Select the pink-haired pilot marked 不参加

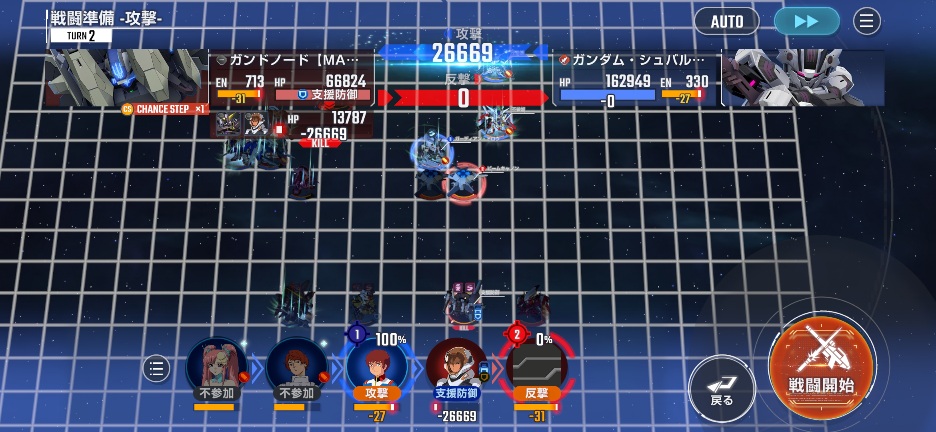pos(216,368)
